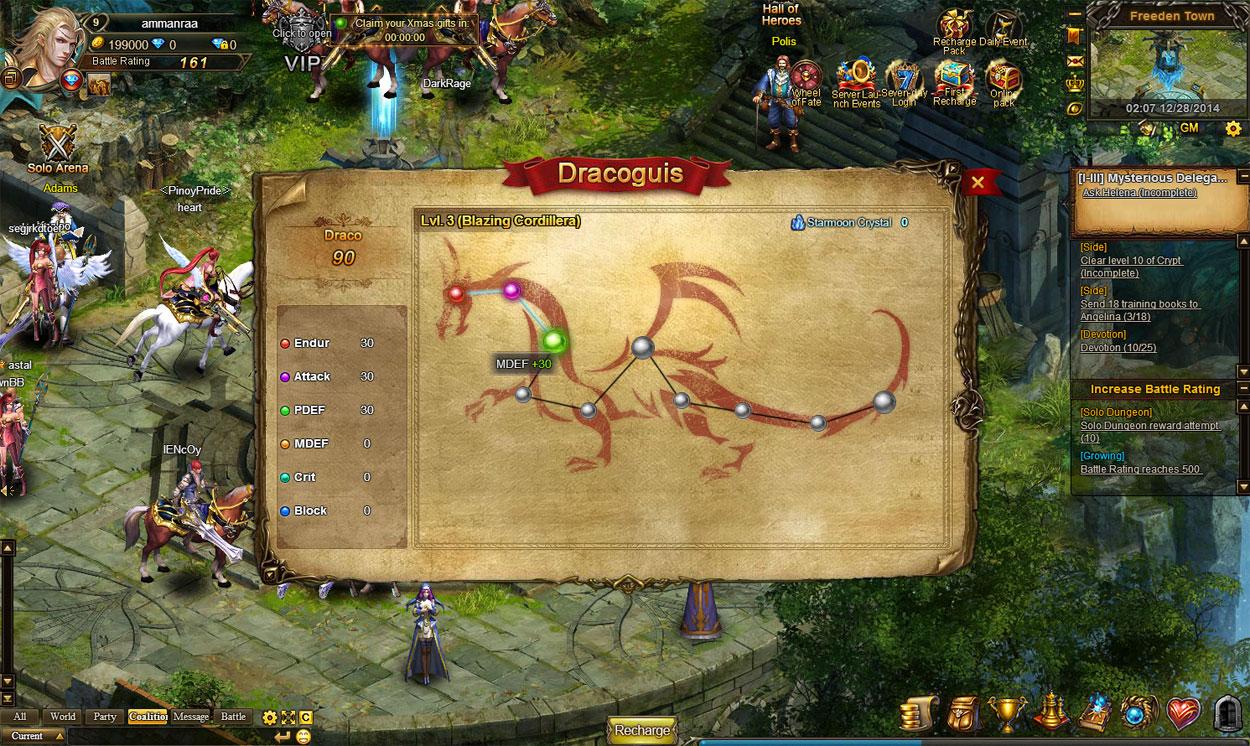
Task: Select the glowing green dragon node
Action: (554, 341)
